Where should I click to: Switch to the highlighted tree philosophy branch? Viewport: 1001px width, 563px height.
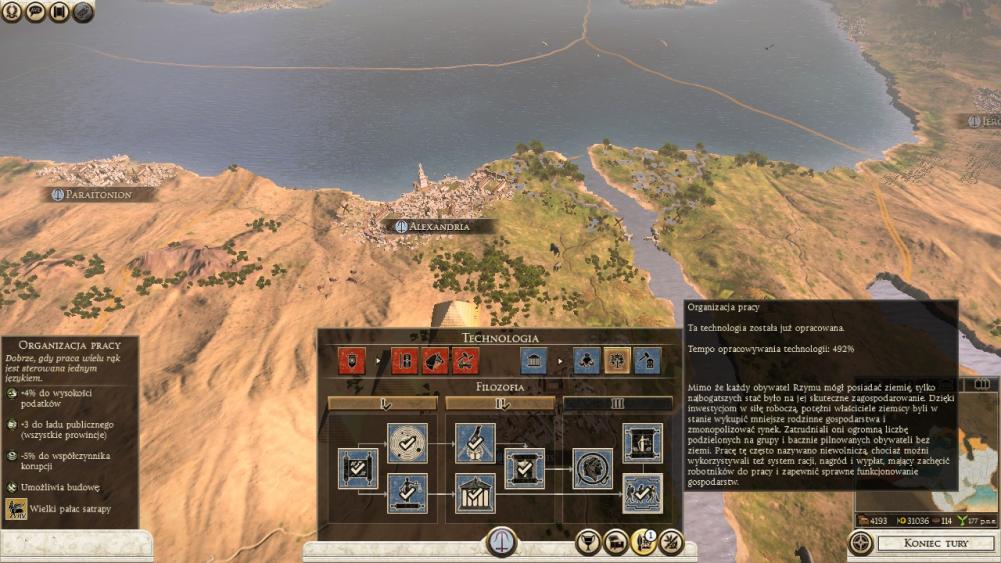coord(617,360)
